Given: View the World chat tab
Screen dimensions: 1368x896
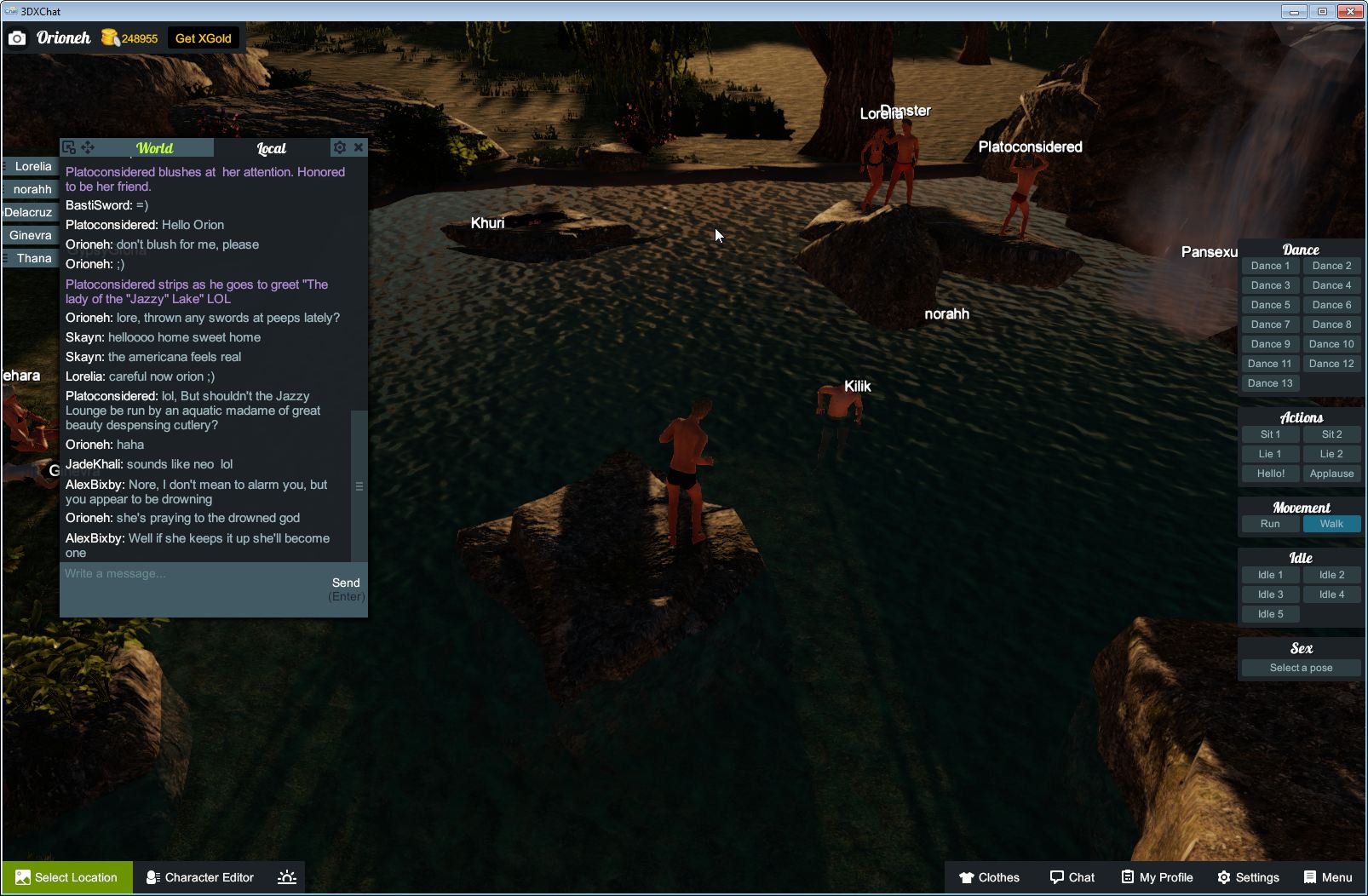Looking at the screenshot, I should click(x=155, y=147).
